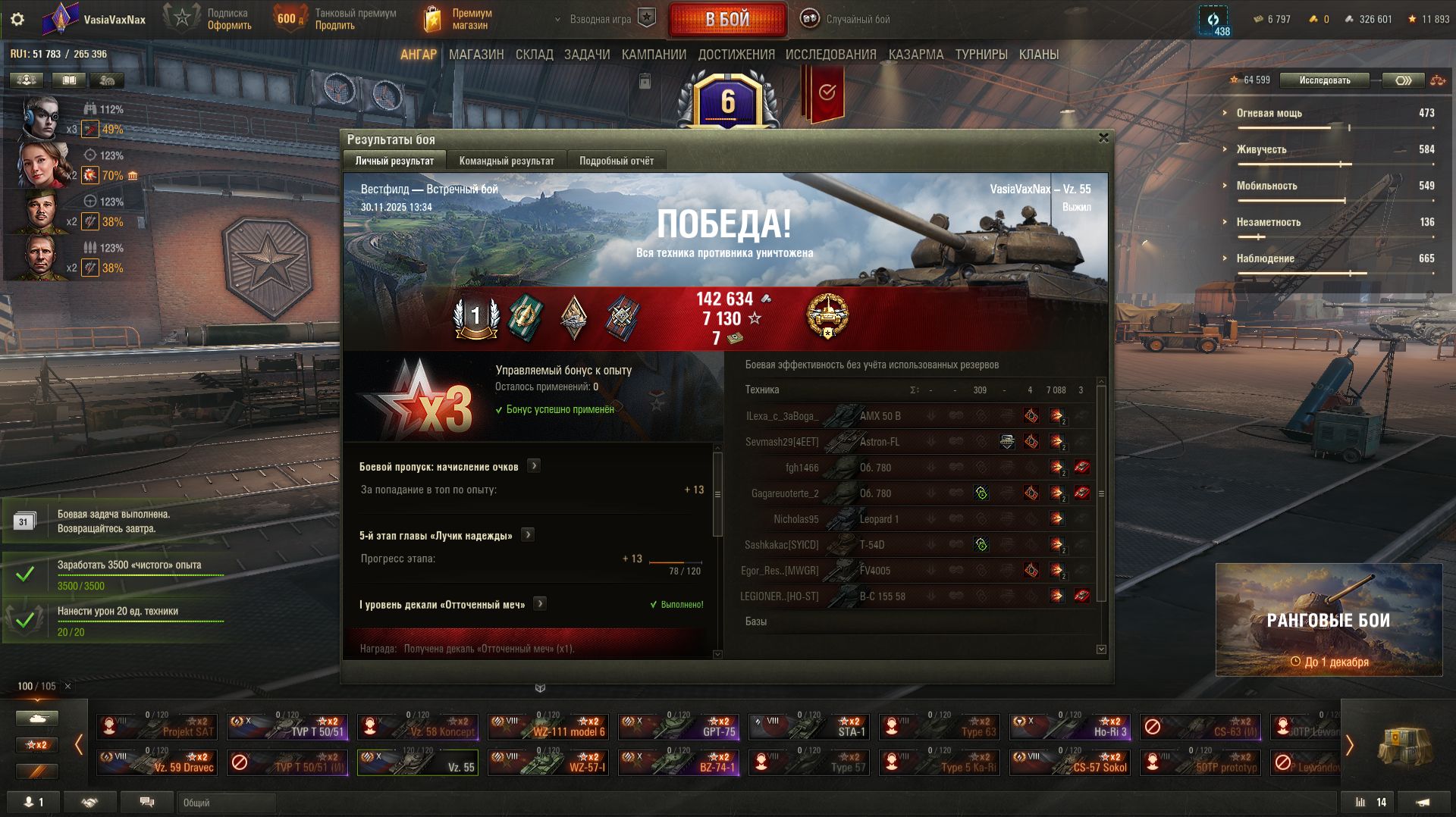
Task: Open game settings gear icon
Action: [17, 20]
